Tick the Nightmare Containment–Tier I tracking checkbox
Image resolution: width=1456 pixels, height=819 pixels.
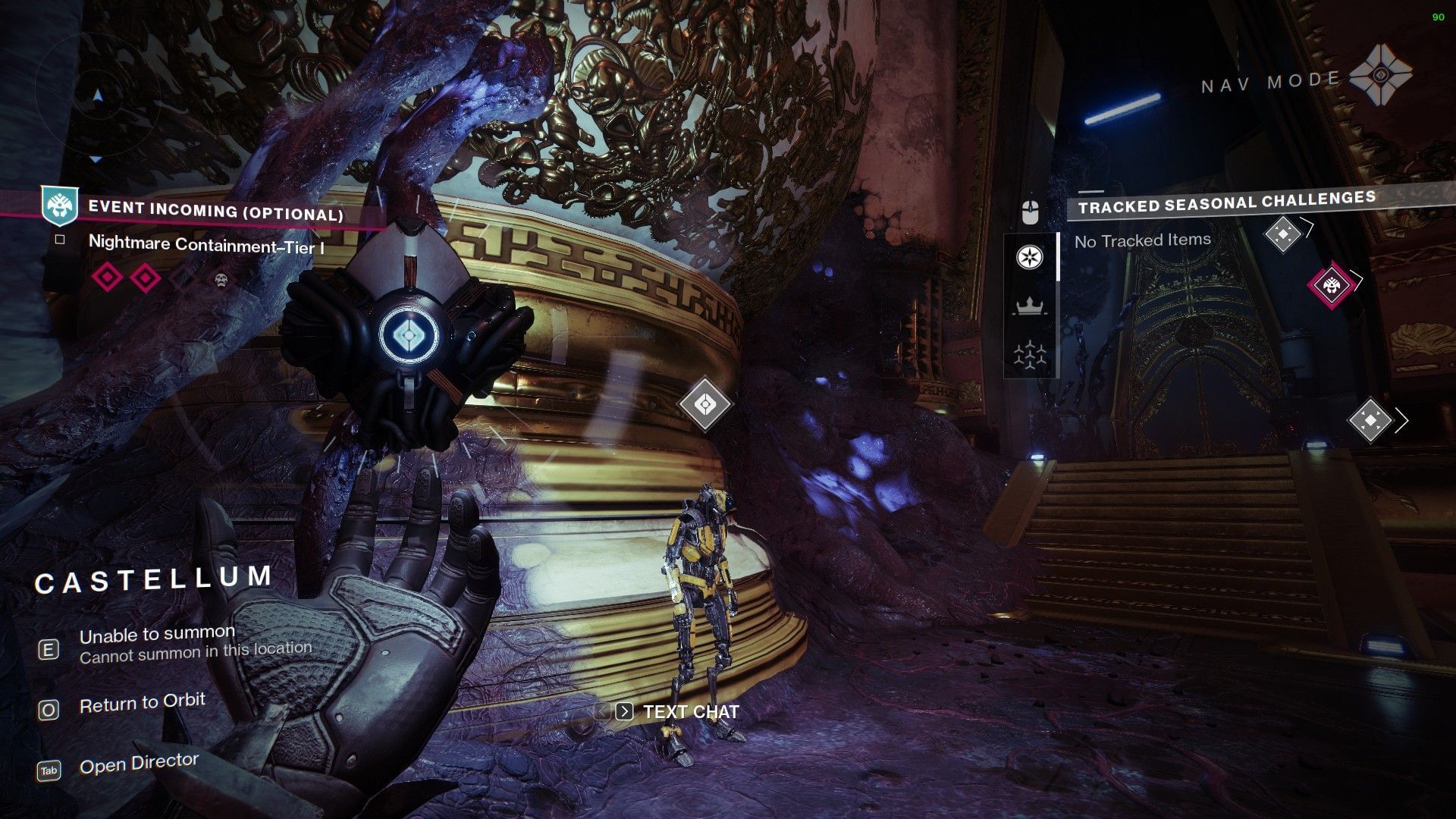coord(59,240)
